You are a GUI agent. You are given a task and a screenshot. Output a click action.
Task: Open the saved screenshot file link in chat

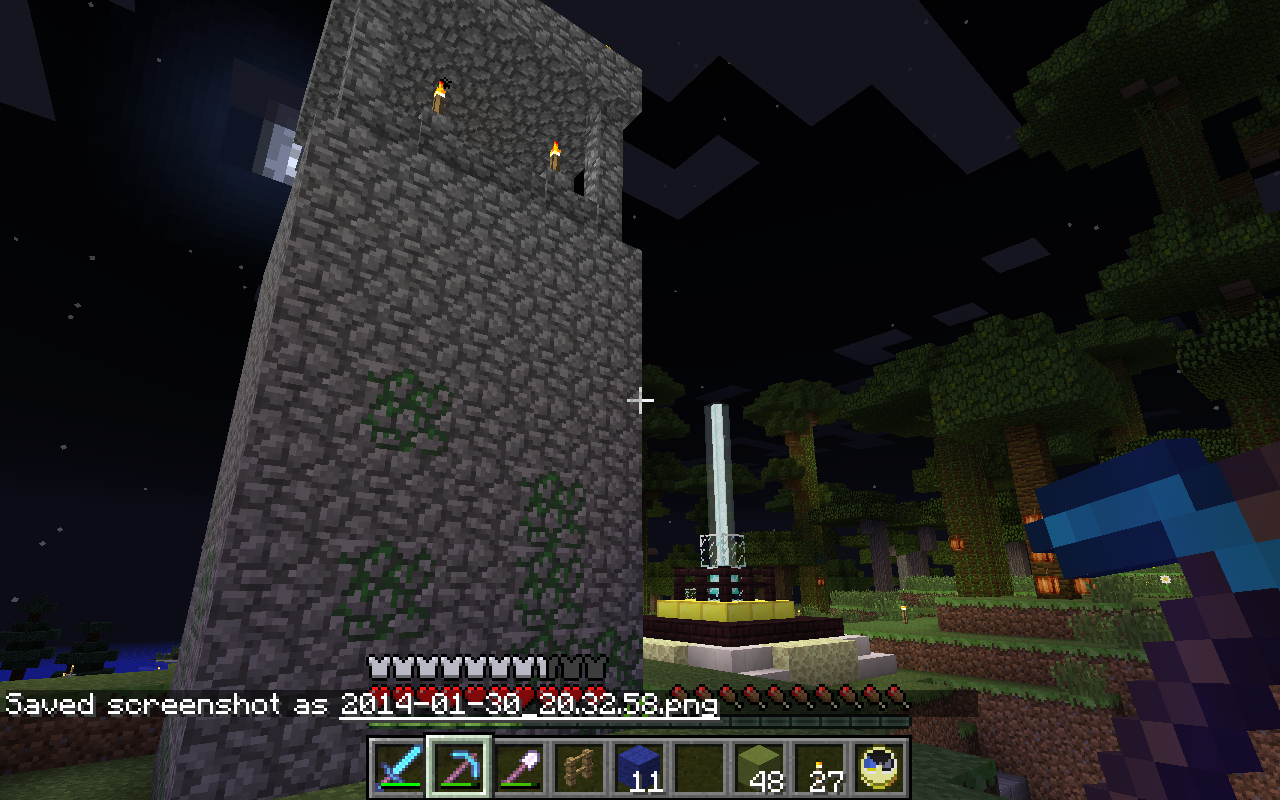point(528,704)
